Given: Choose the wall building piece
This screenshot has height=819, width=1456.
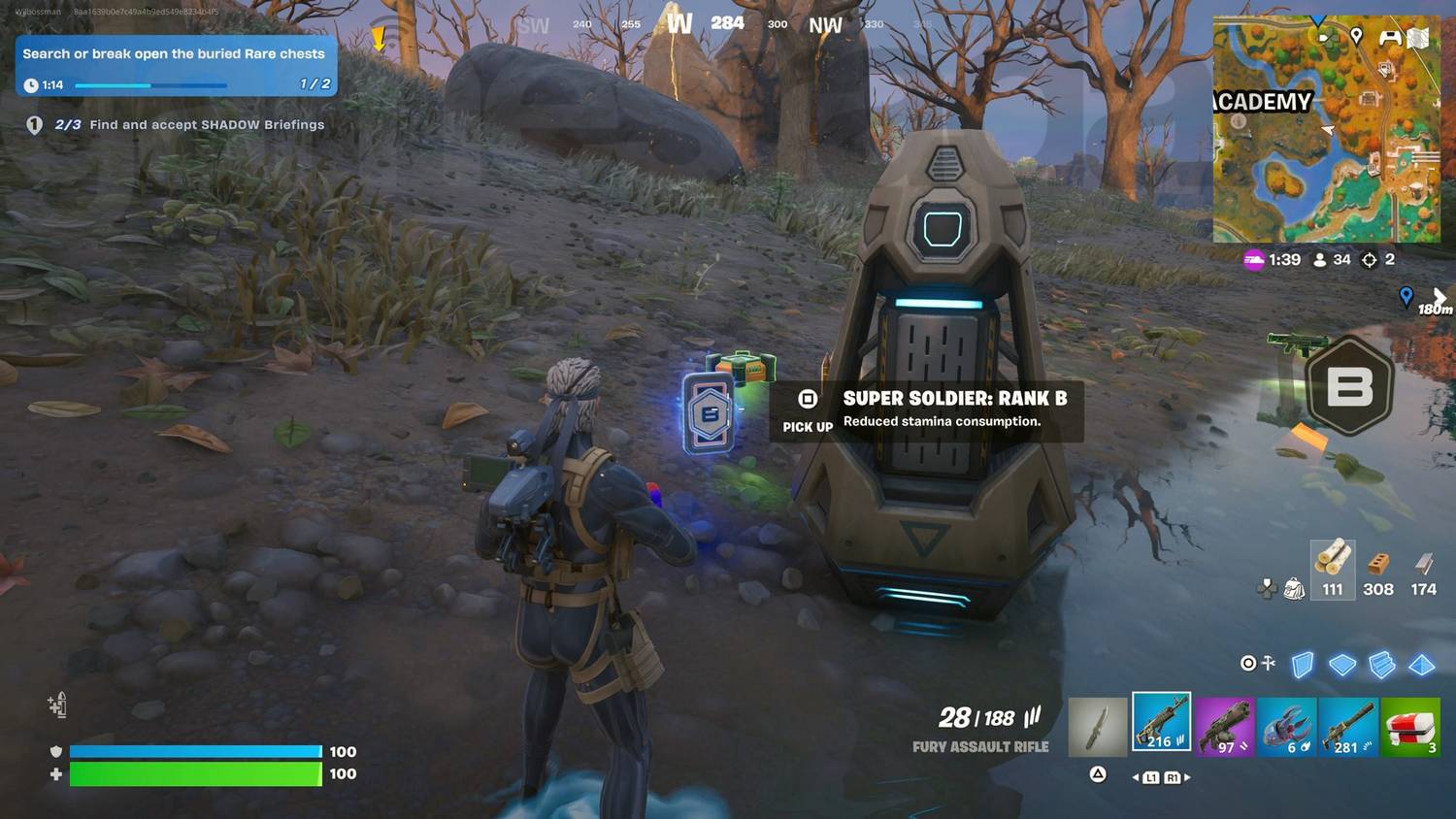Looking at the screenshot, I should (x=1303, y=665).
